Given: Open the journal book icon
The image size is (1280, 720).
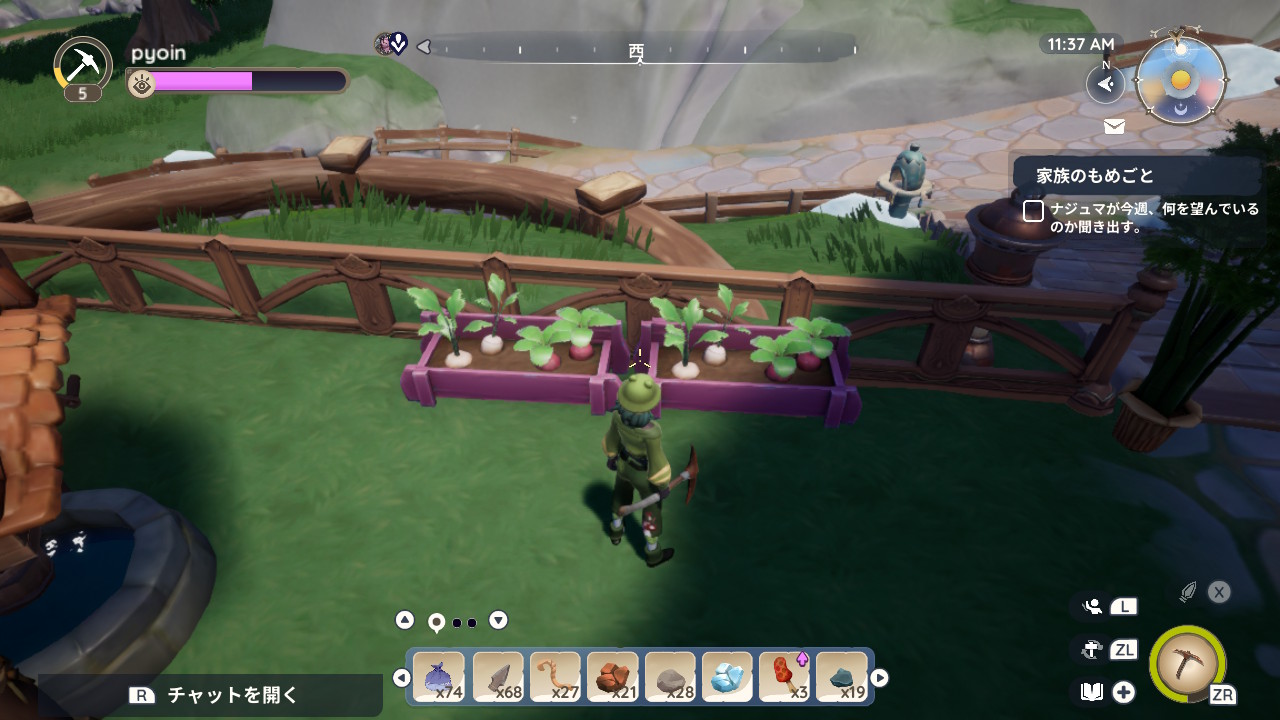Looking at the screenshot, I should click(1092, 692).
